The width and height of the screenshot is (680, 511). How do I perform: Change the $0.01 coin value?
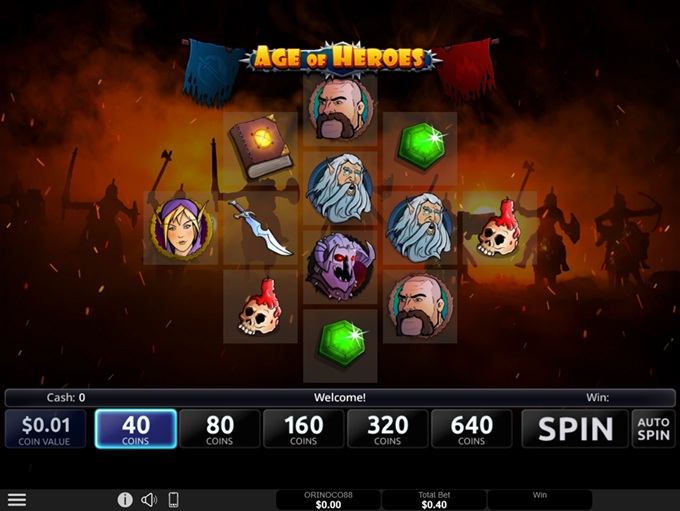[x=46, y=429]
